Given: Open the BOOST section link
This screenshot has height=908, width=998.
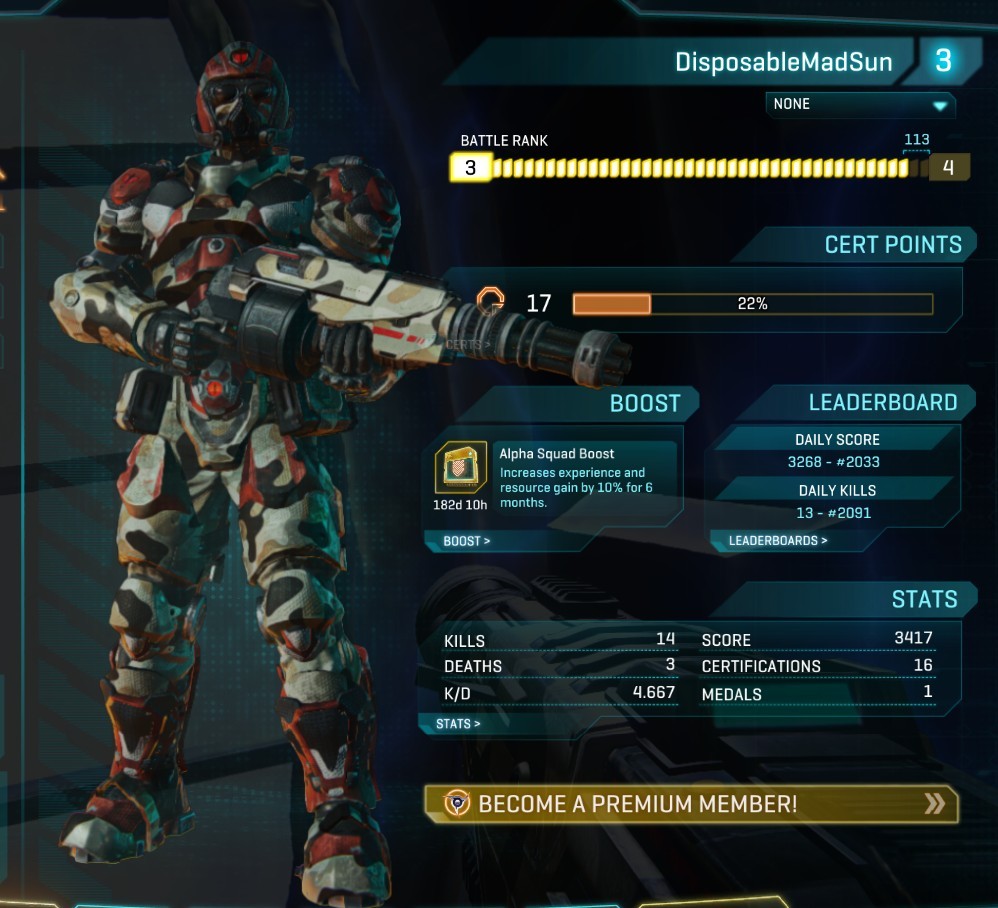Looking at the screenshot, I should coord(467,541).
